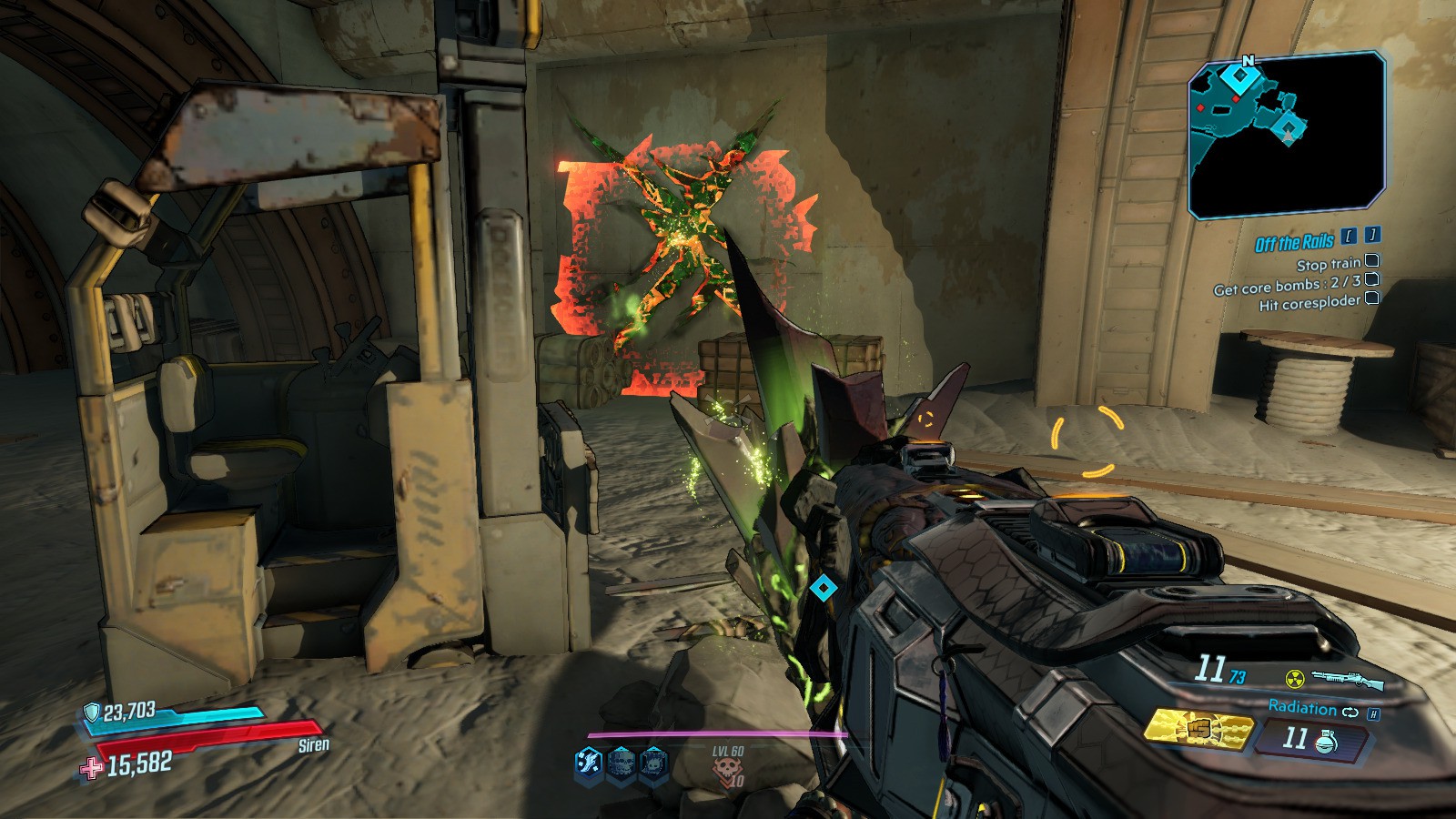This screenshot has width=1456, height=819.
Task: Select the flaming skull buff icon
Action: point(653,763)
